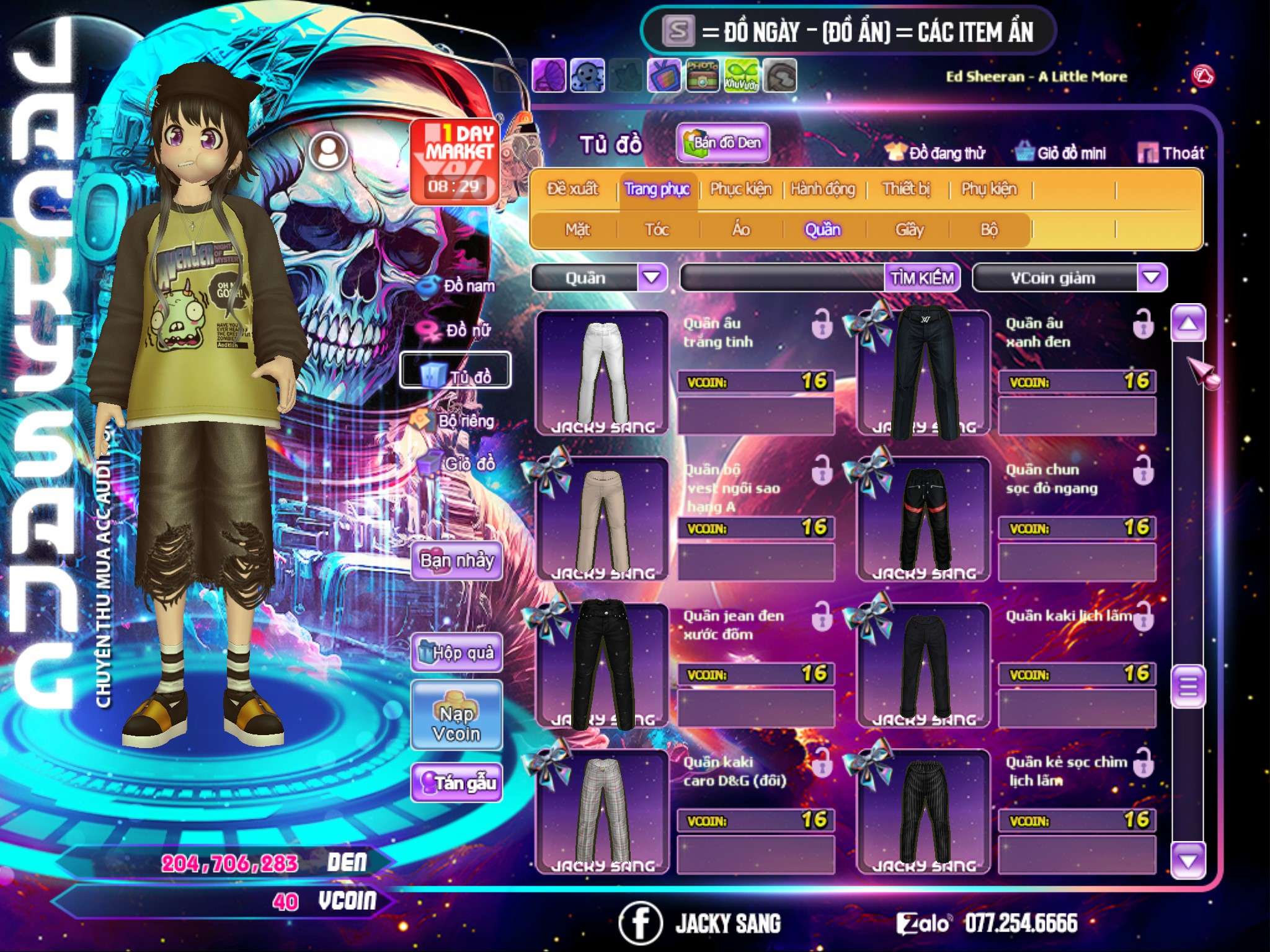Show Đồ đang thử items
The image size is (1270, 952).
pos(935,153)
